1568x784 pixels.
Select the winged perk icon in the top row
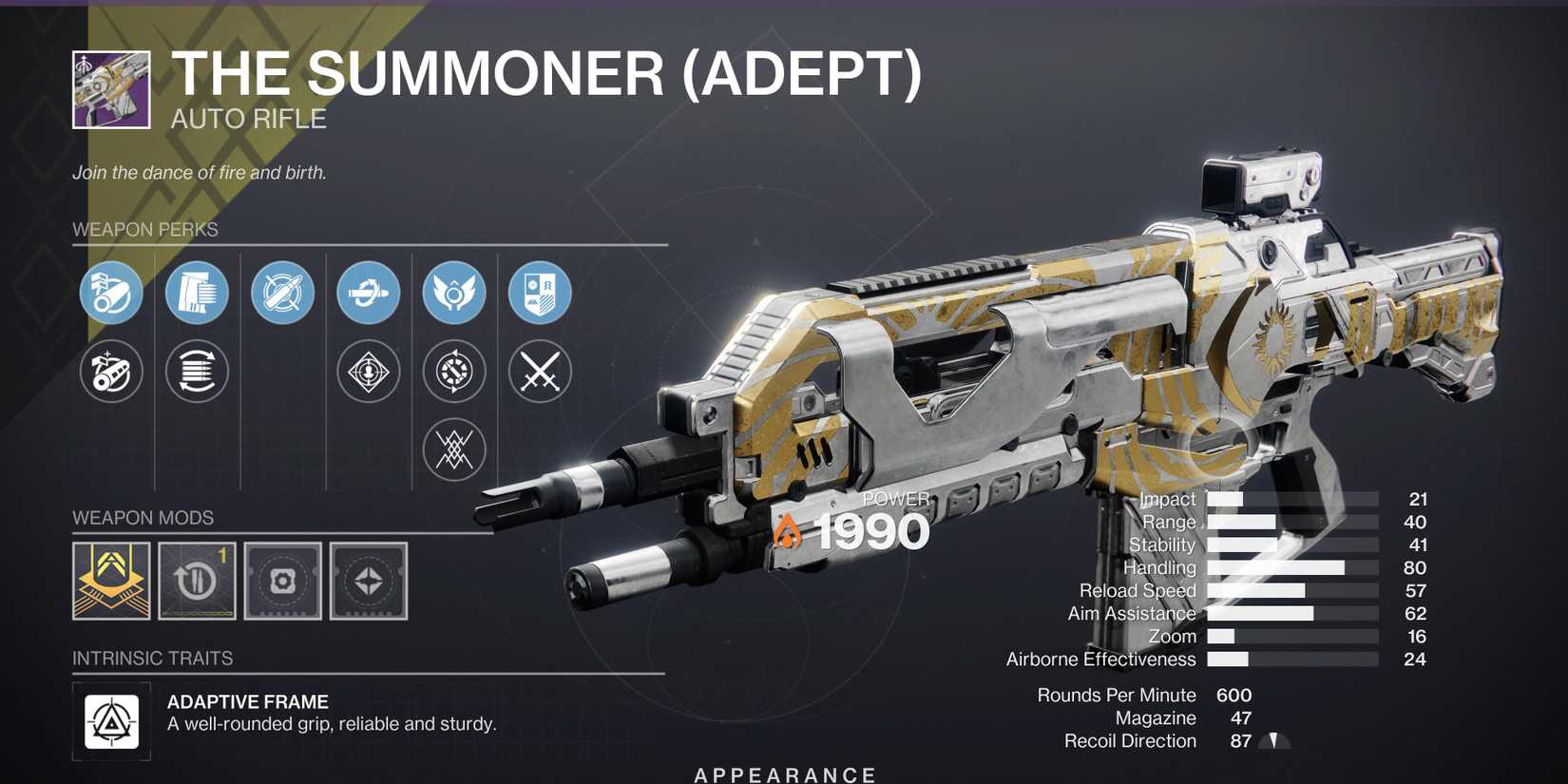point(453,293)
